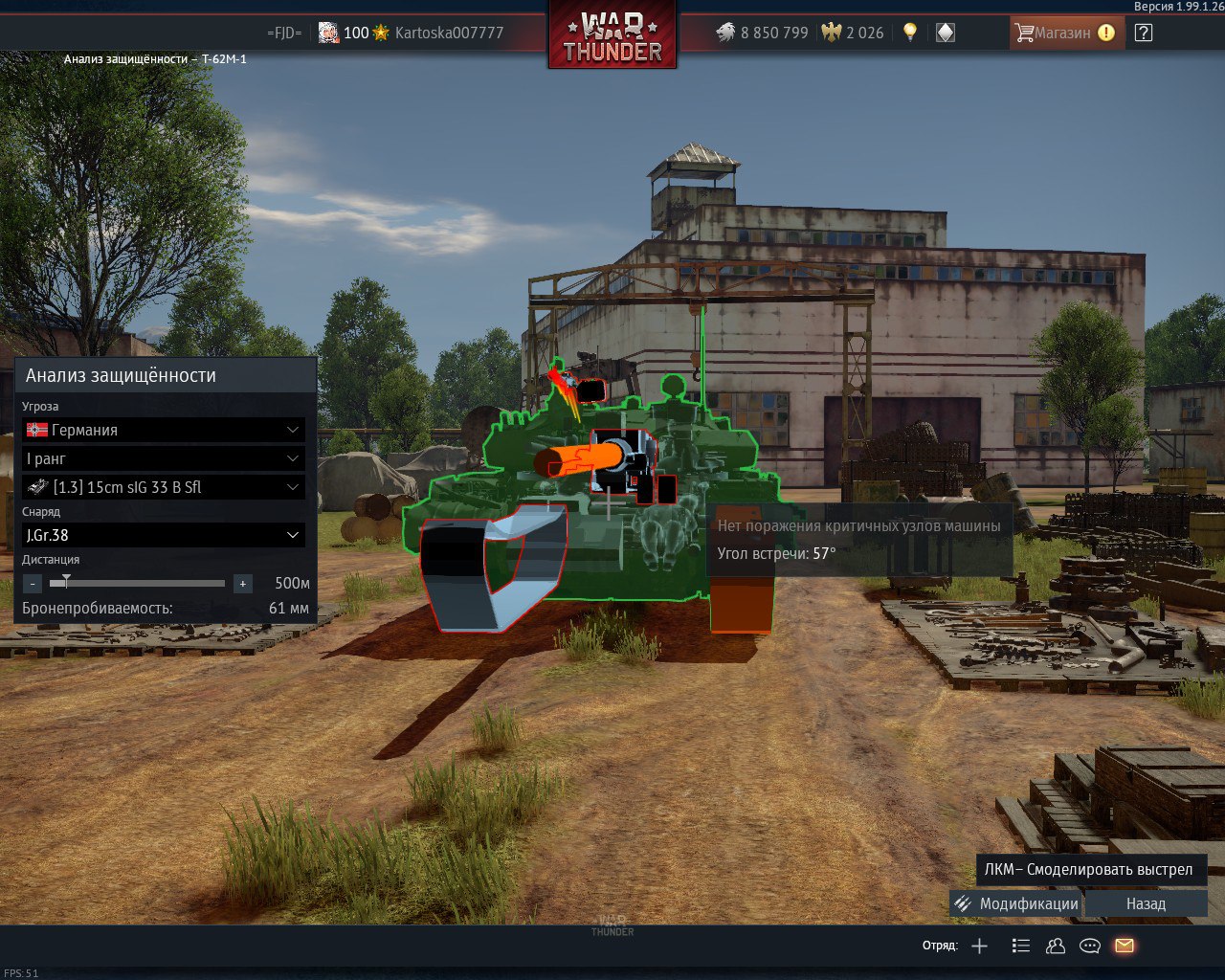Click the distance slider track
Viewport: 1225px width, 980px height.
pos(144,583)
